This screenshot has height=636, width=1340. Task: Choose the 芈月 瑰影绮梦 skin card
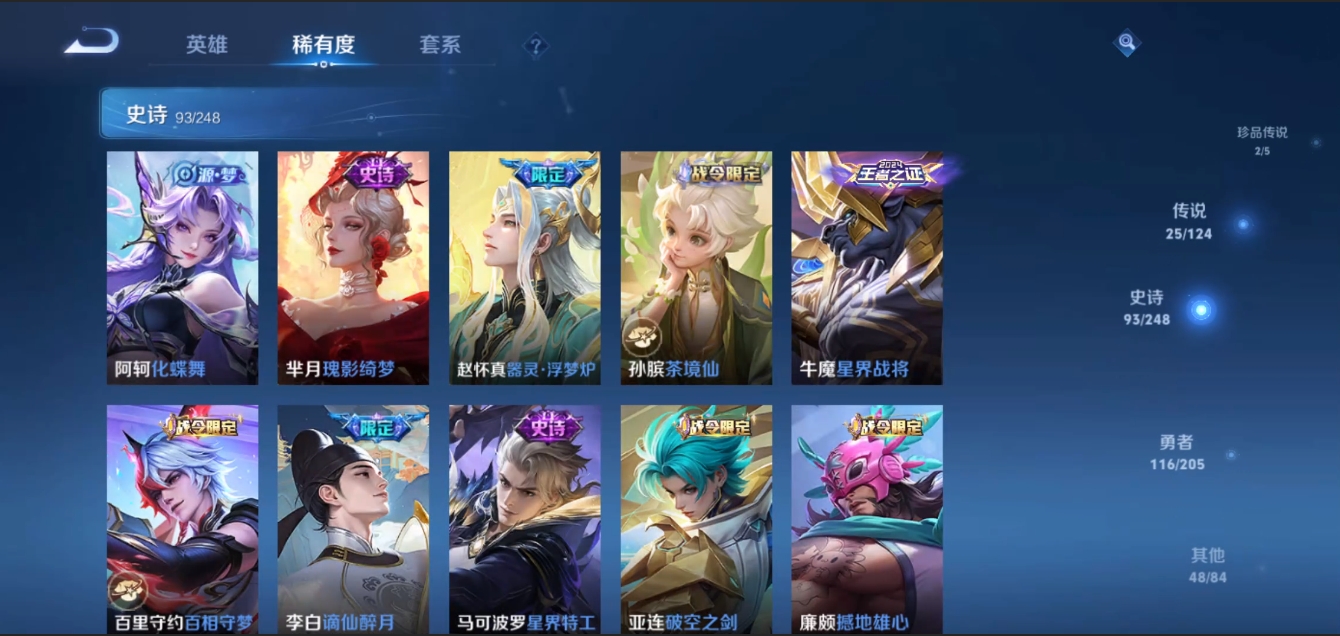[x=353, y=268]
